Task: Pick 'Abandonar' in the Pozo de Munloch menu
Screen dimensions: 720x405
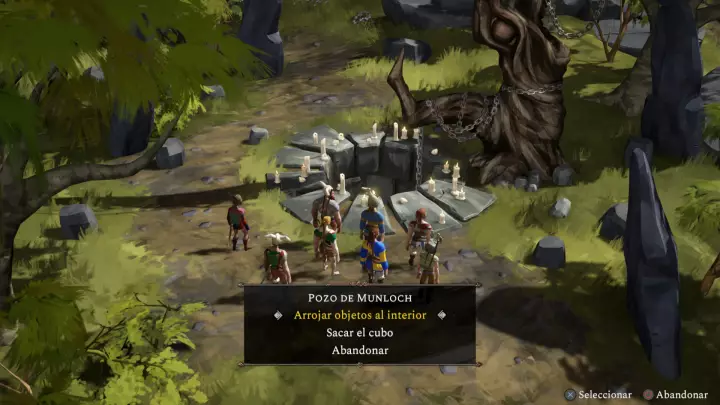Action: pyautogui.click(x=360, y=350)
